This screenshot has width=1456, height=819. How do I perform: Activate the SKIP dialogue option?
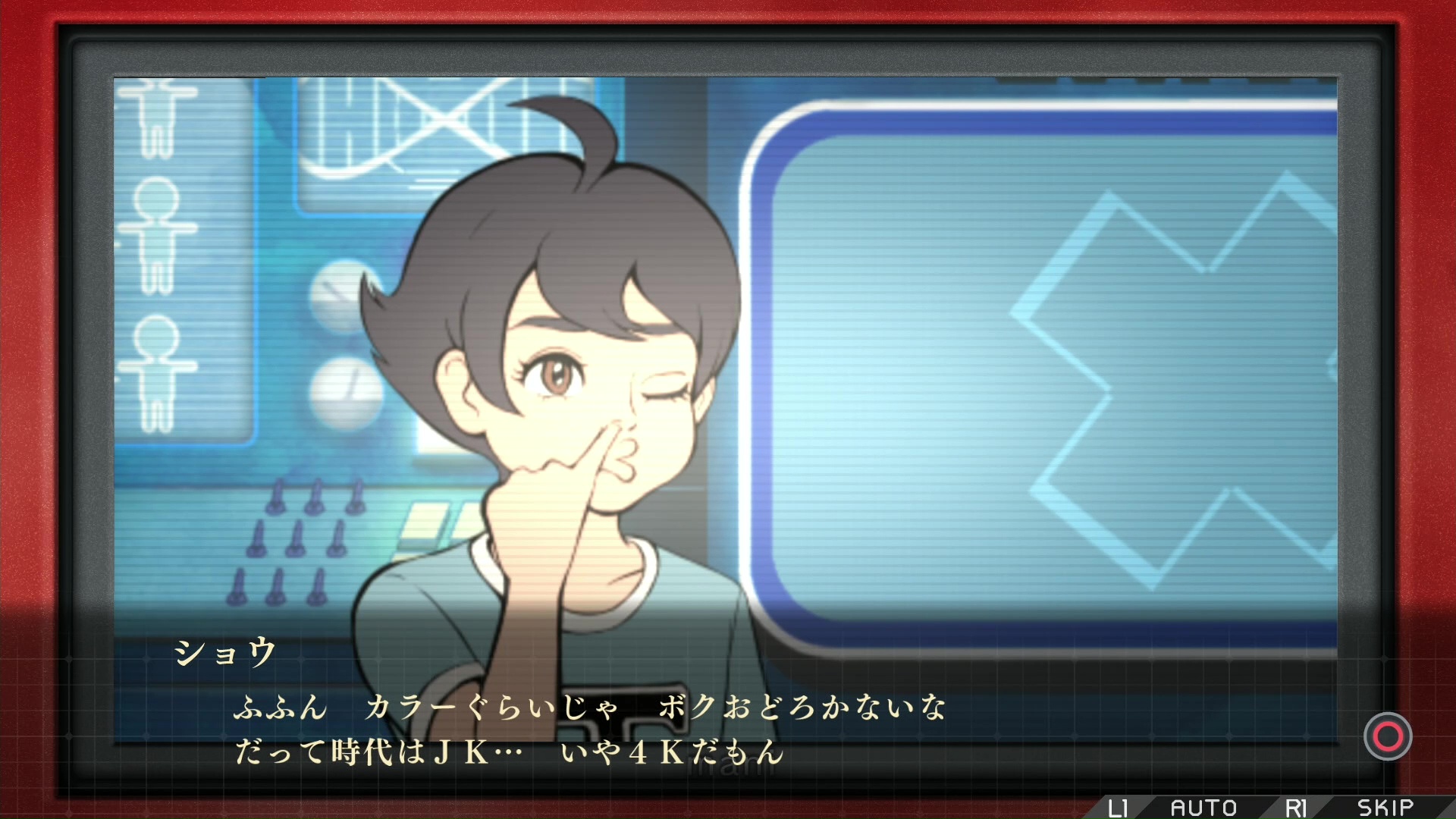pos(1385,808)
